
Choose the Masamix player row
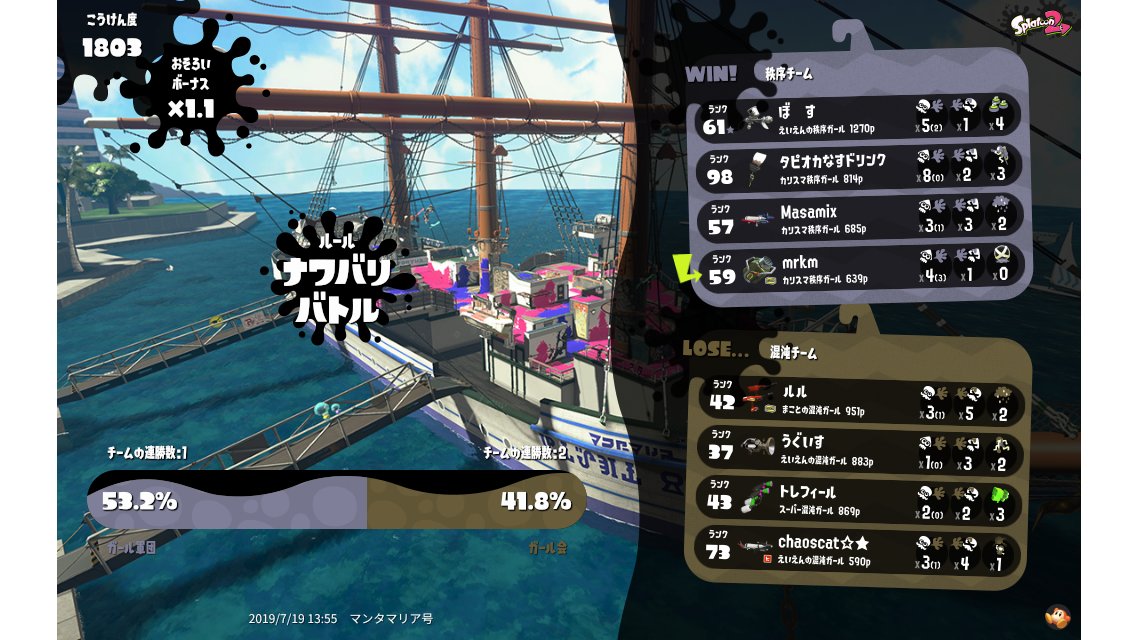[x=859, y=217]
